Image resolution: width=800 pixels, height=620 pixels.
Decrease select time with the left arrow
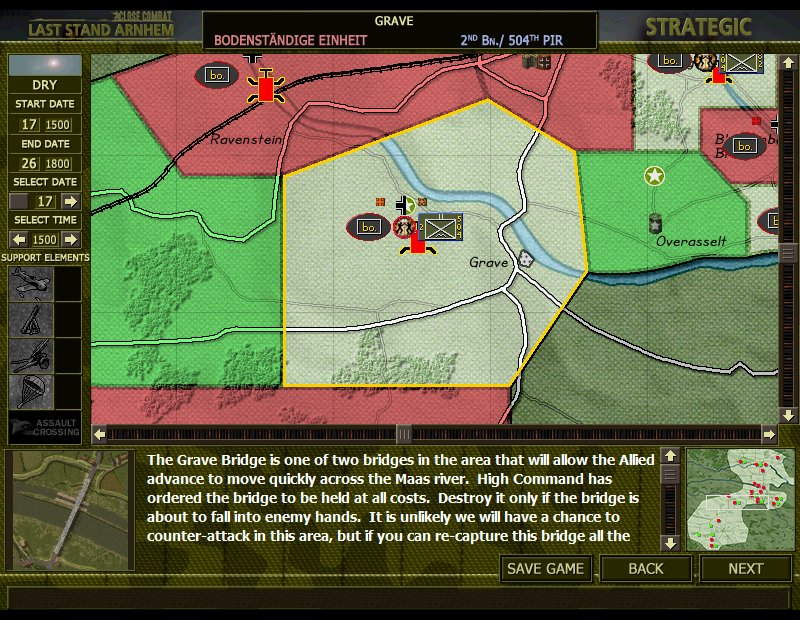(17, 240)
